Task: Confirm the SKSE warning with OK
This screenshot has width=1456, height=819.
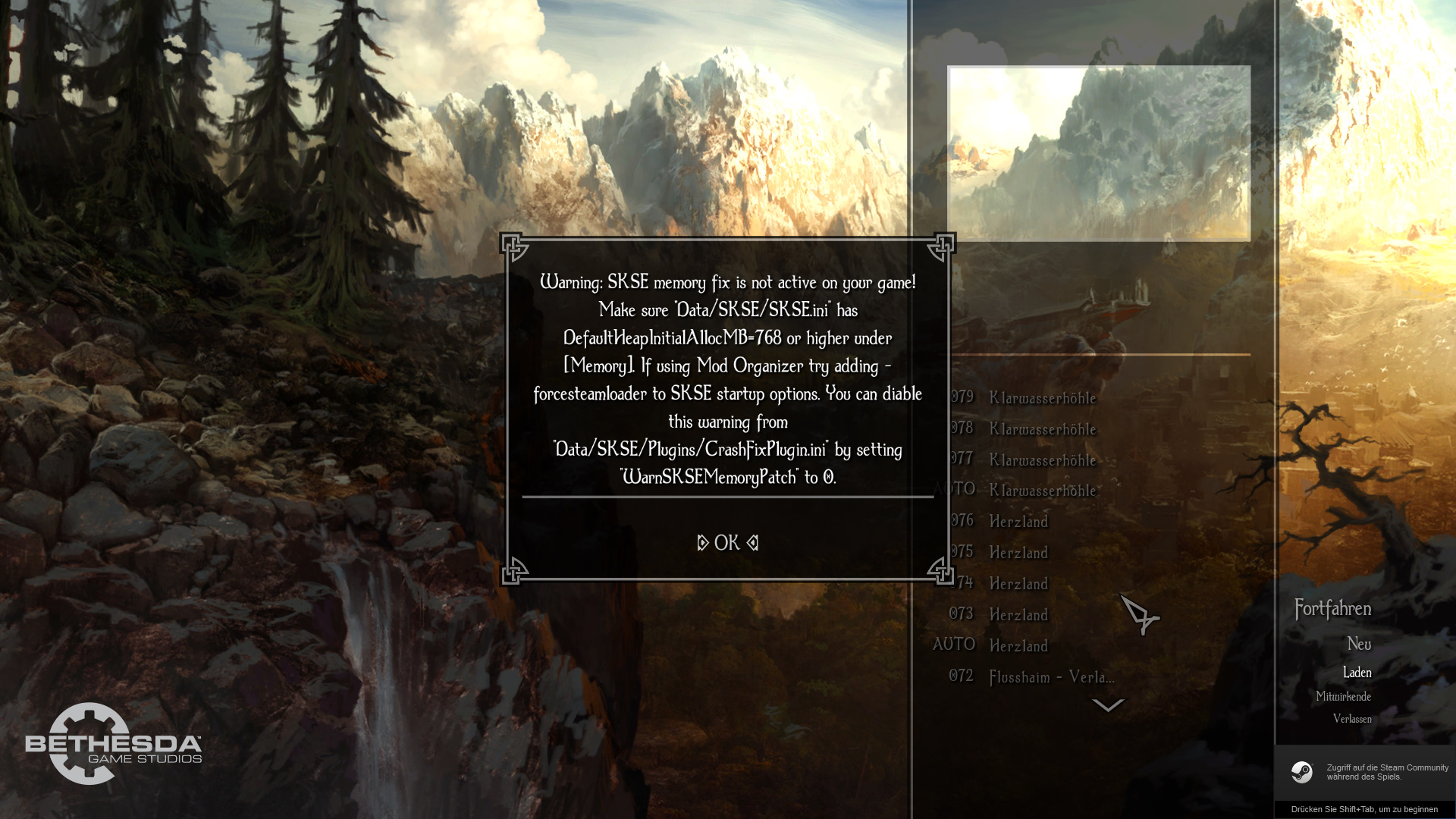Action: [727, 543]
